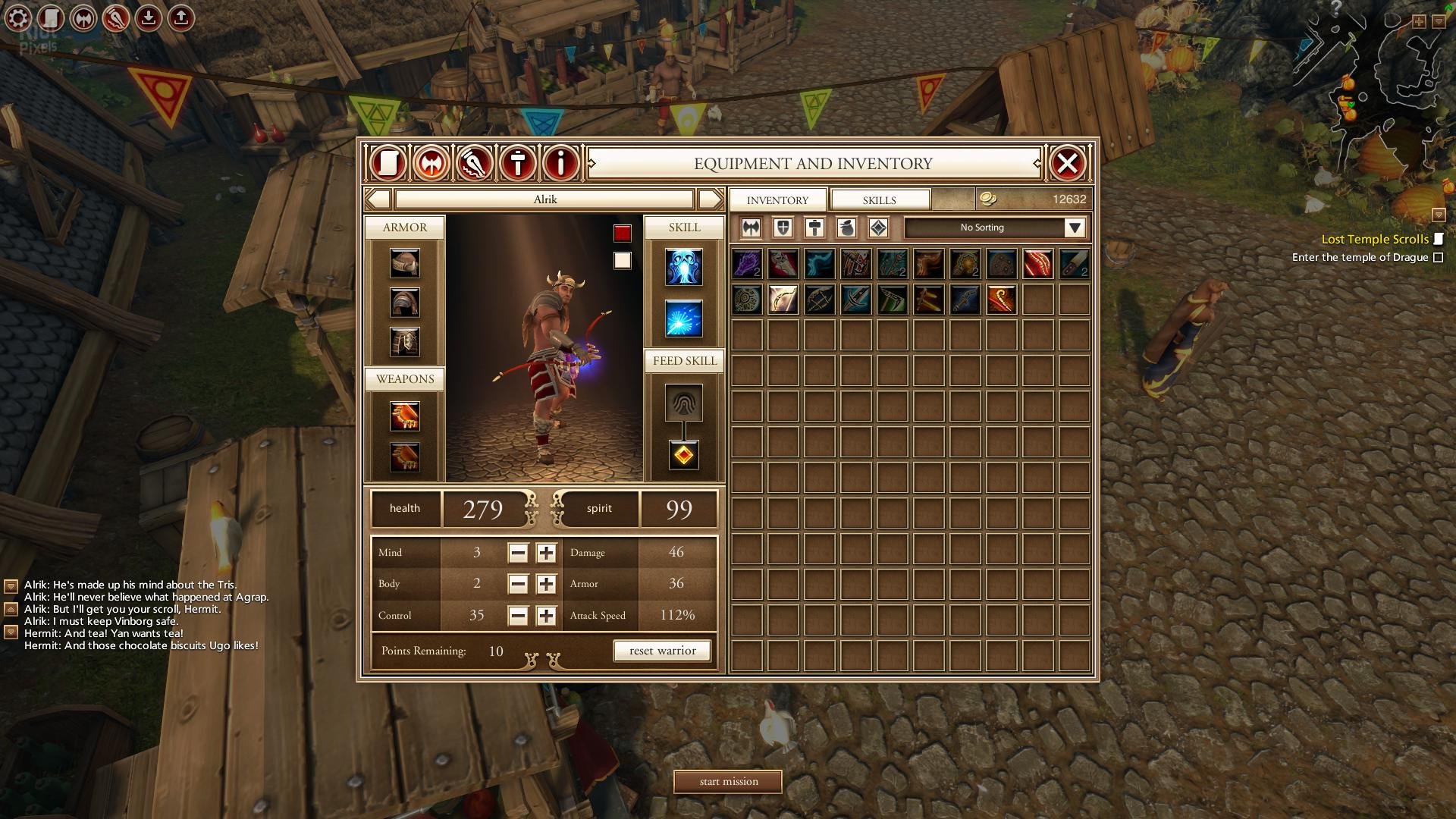The width and height of the screenshot is (1456, 819).
Task: Click the orange gem feed skill slot
Action: (683, 455)
